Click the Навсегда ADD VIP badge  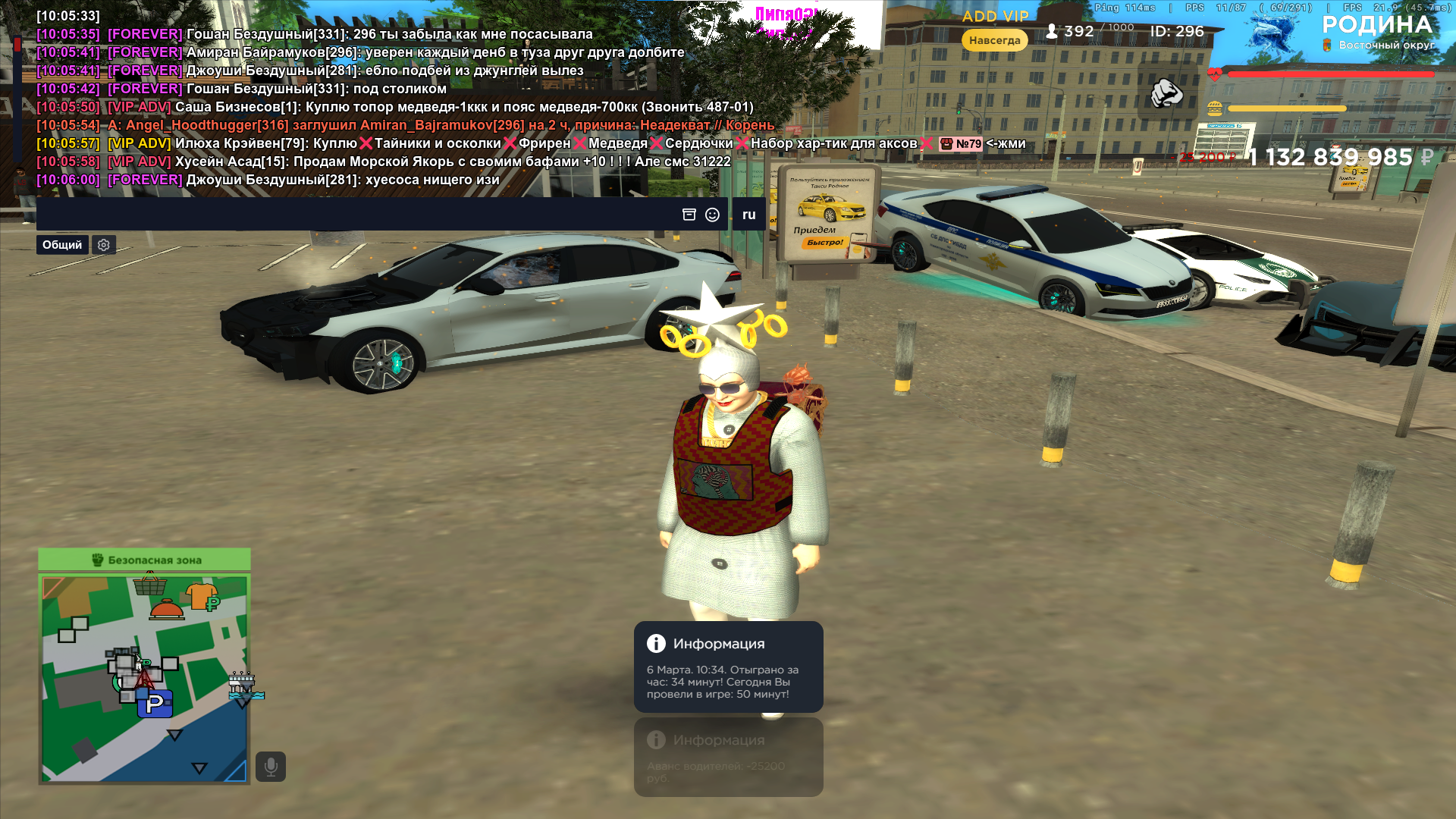(994, 40)
